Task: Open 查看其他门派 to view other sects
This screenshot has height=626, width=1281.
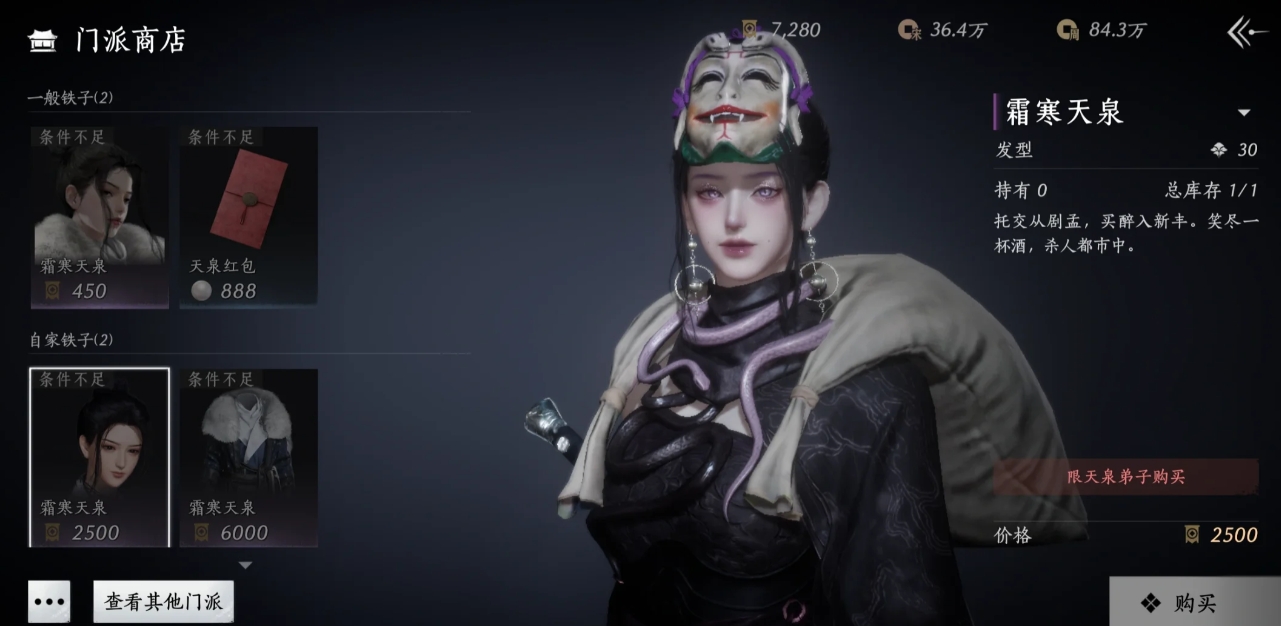Action: tap(164, 602)
